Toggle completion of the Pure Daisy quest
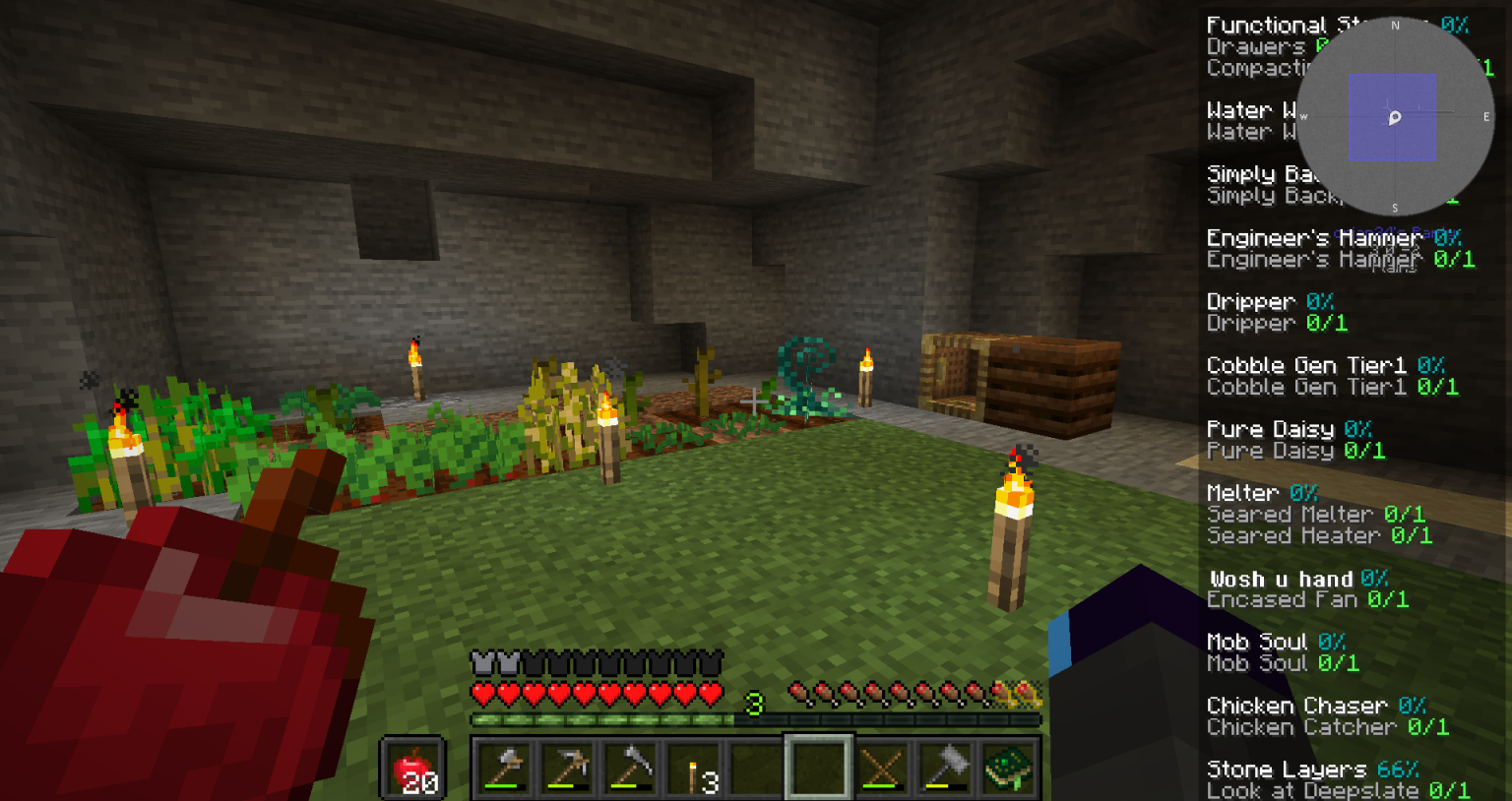The width and height of the screenshot is (1512, 801). pos(1270,429)
